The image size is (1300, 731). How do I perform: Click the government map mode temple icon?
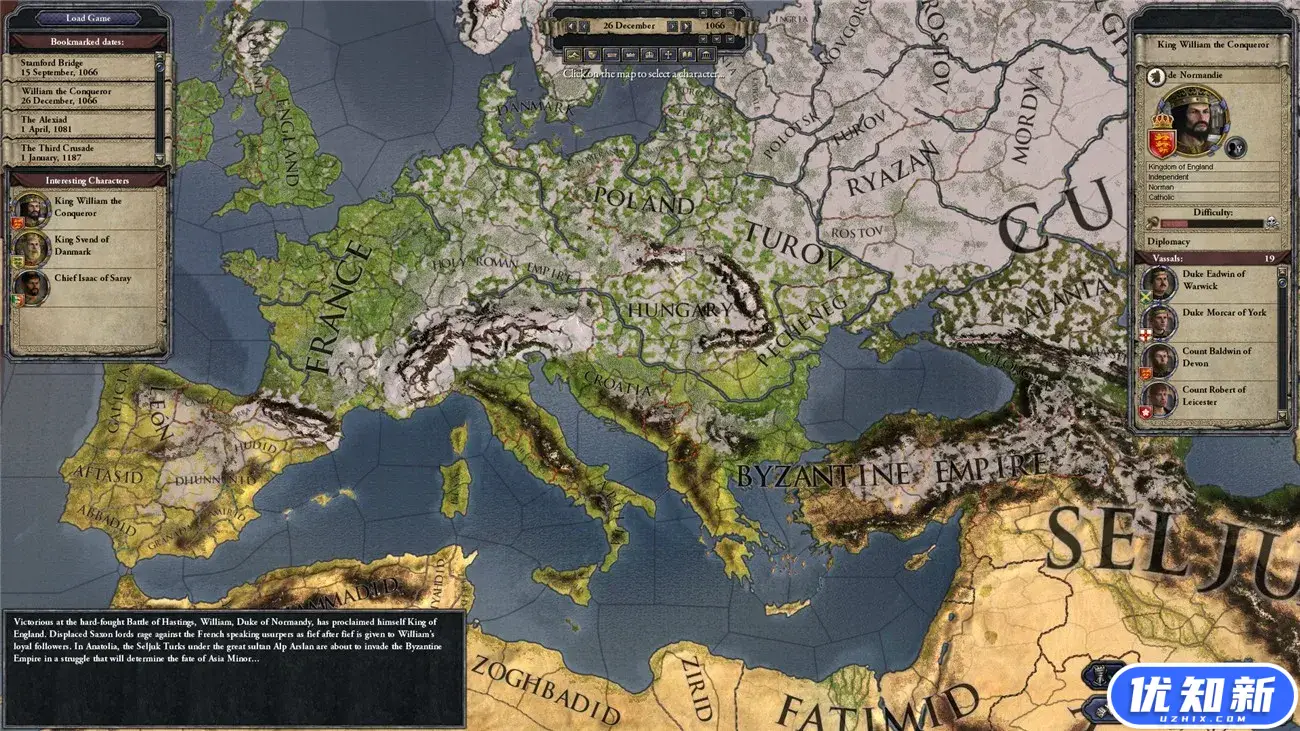click(707, 55)
